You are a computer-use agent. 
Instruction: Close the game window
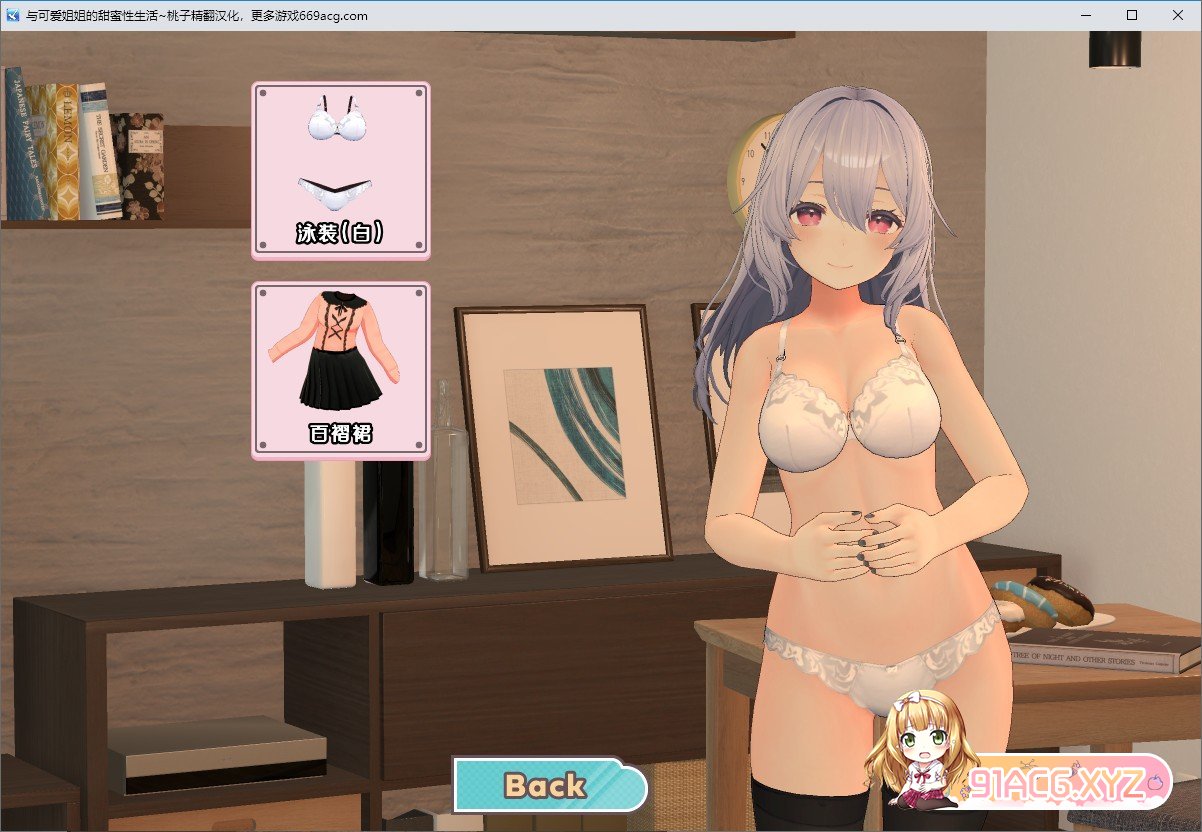click(1177, 15)
